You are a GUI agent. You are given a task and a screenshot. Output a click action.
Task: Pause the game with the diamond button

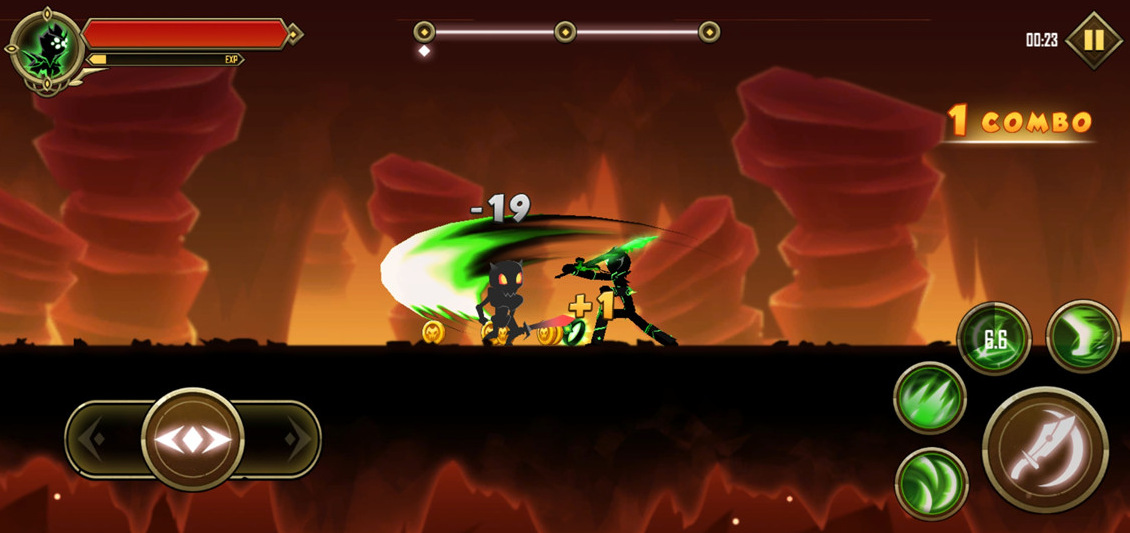tap(1094, 40)
